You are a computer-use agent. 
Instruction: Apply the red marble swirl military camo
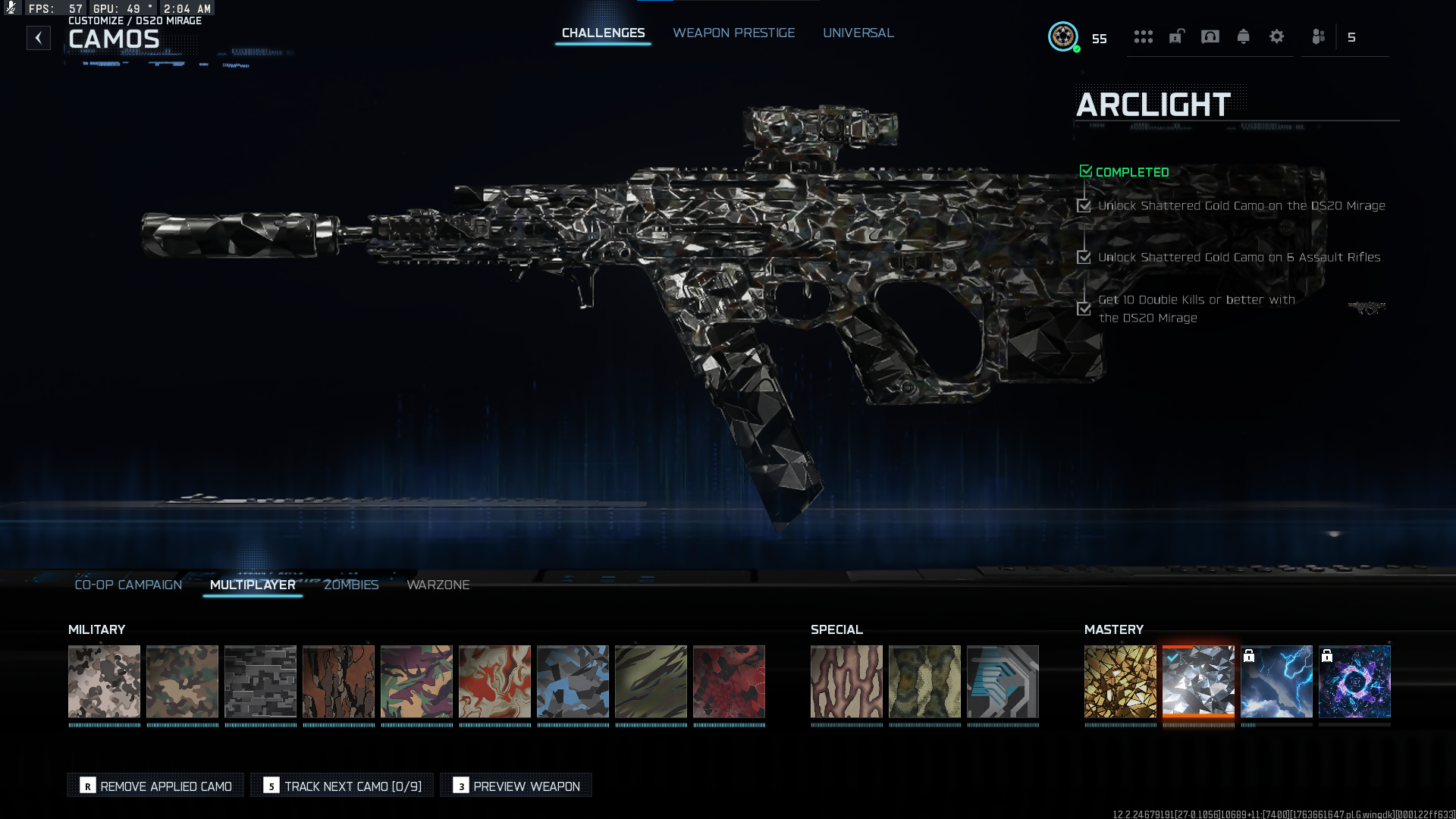click(494, 681)
